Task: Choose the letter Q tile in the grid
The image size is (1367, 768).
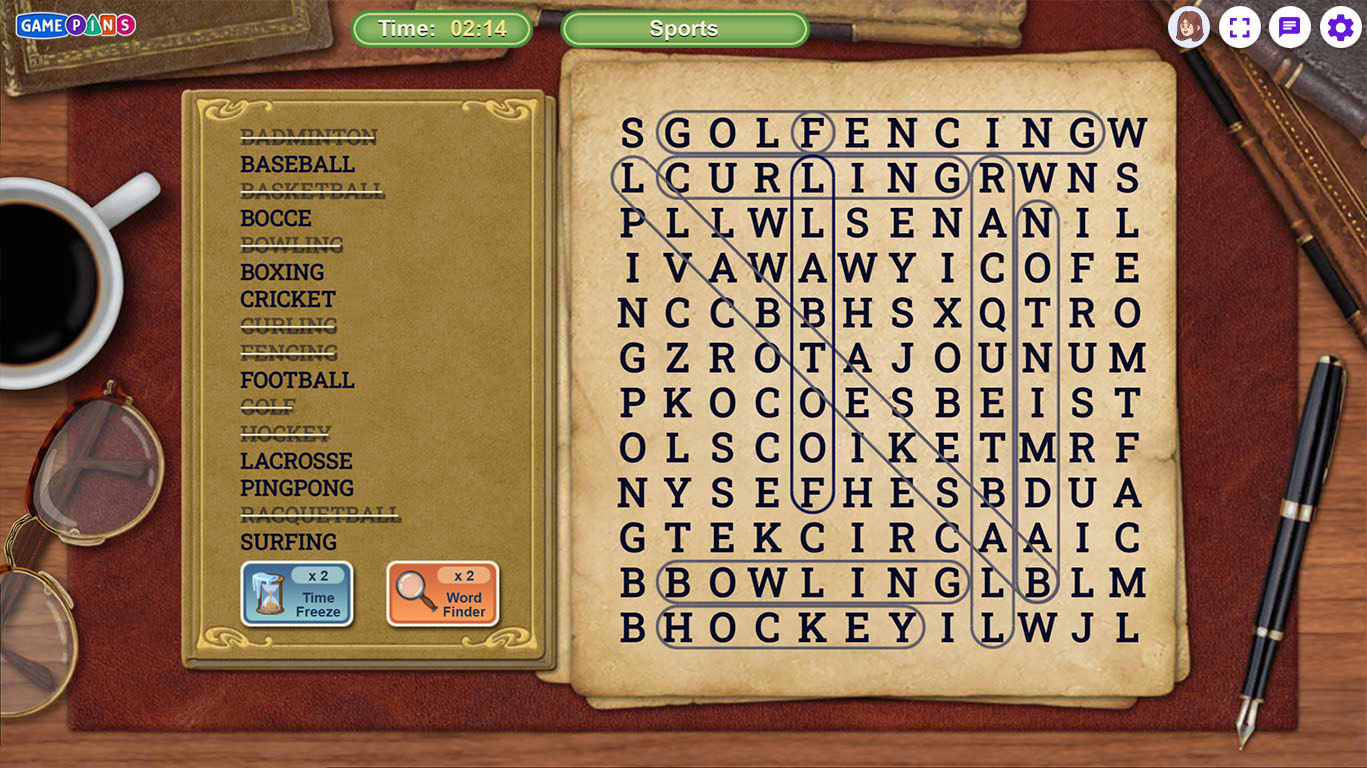Action: (x=992, y=313)
